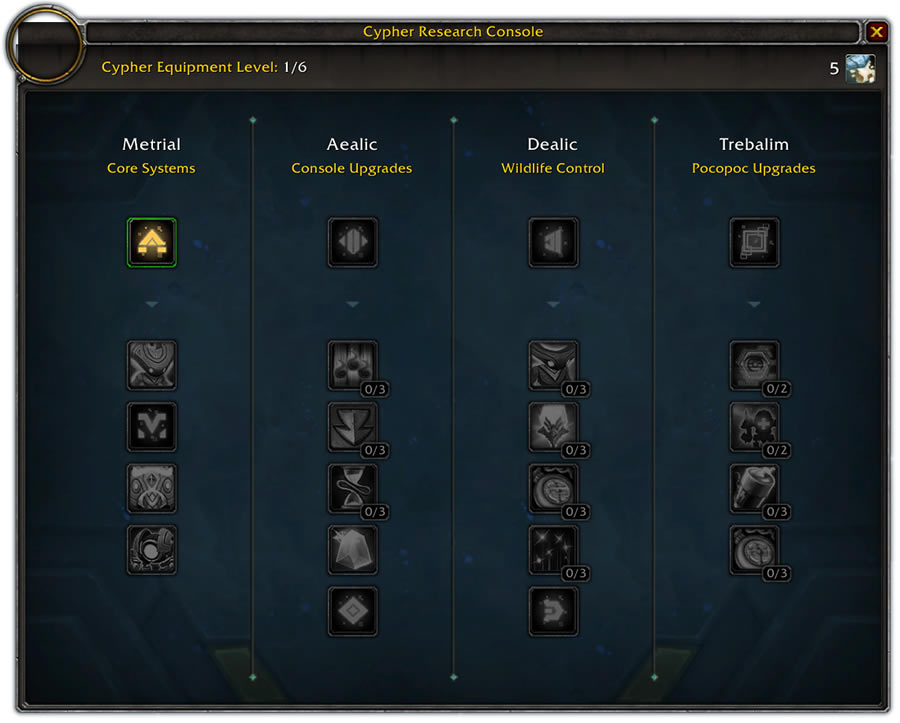Select the headphones robot talent under Metrial
The image size is (900, 723).
point(152,550)
